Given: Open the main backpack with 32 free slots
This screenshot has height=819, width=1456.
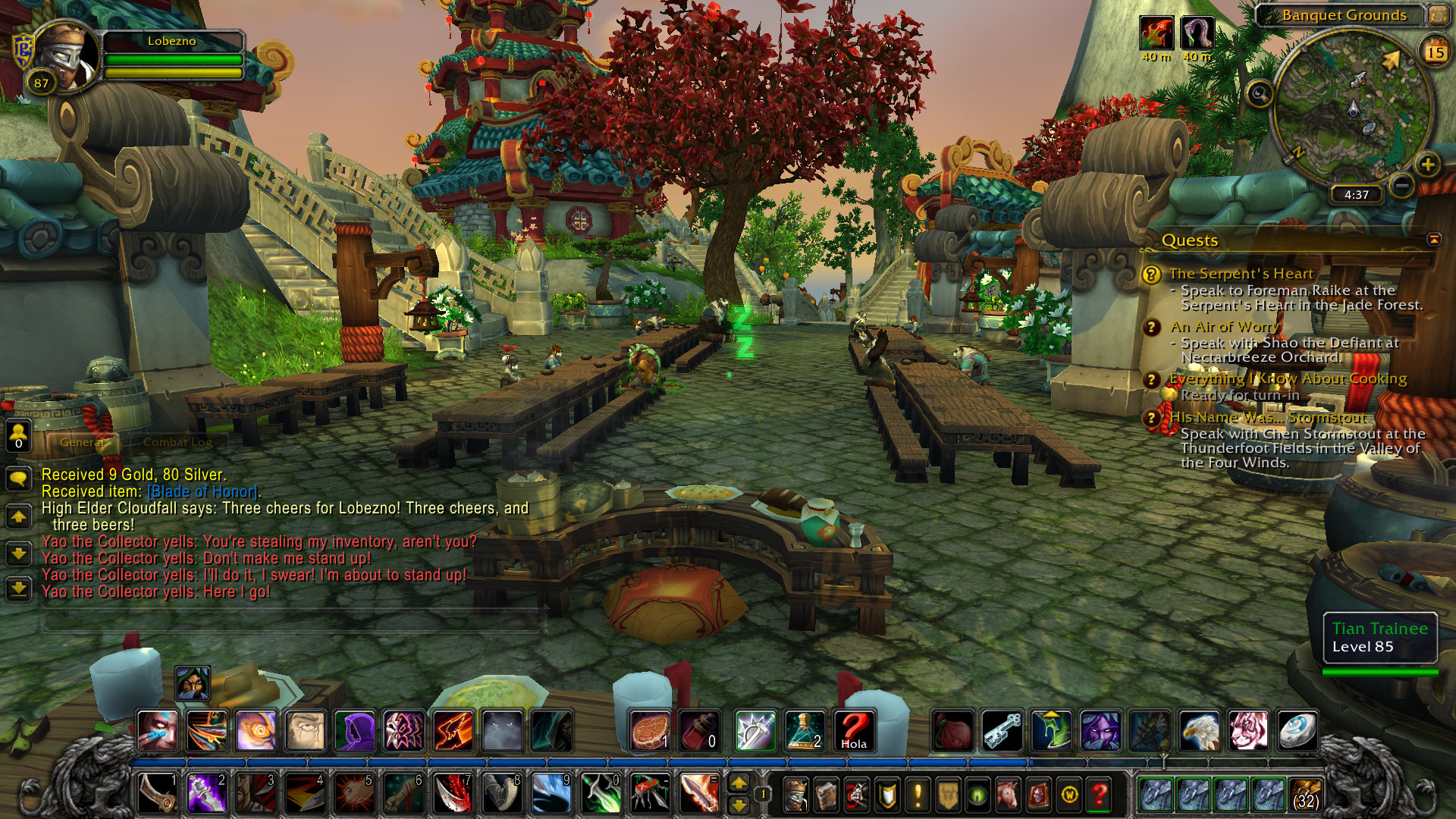Looking at the screenshot, I should (x=1304, y=795).
